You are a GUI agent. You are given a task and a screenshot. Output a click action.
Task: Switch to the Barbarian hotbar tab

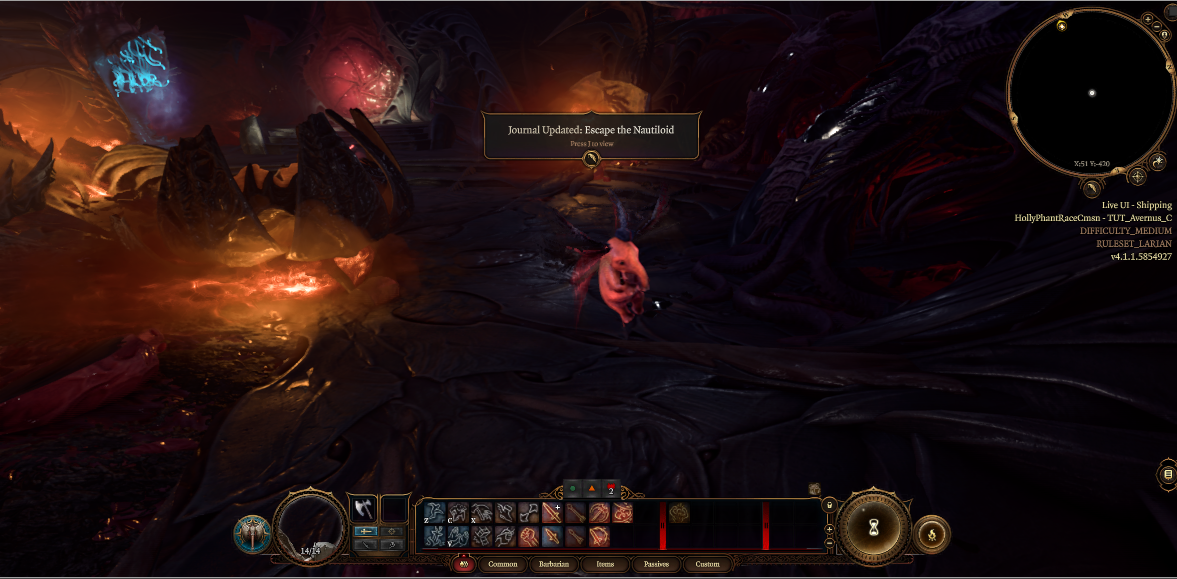tap(554, 564)
